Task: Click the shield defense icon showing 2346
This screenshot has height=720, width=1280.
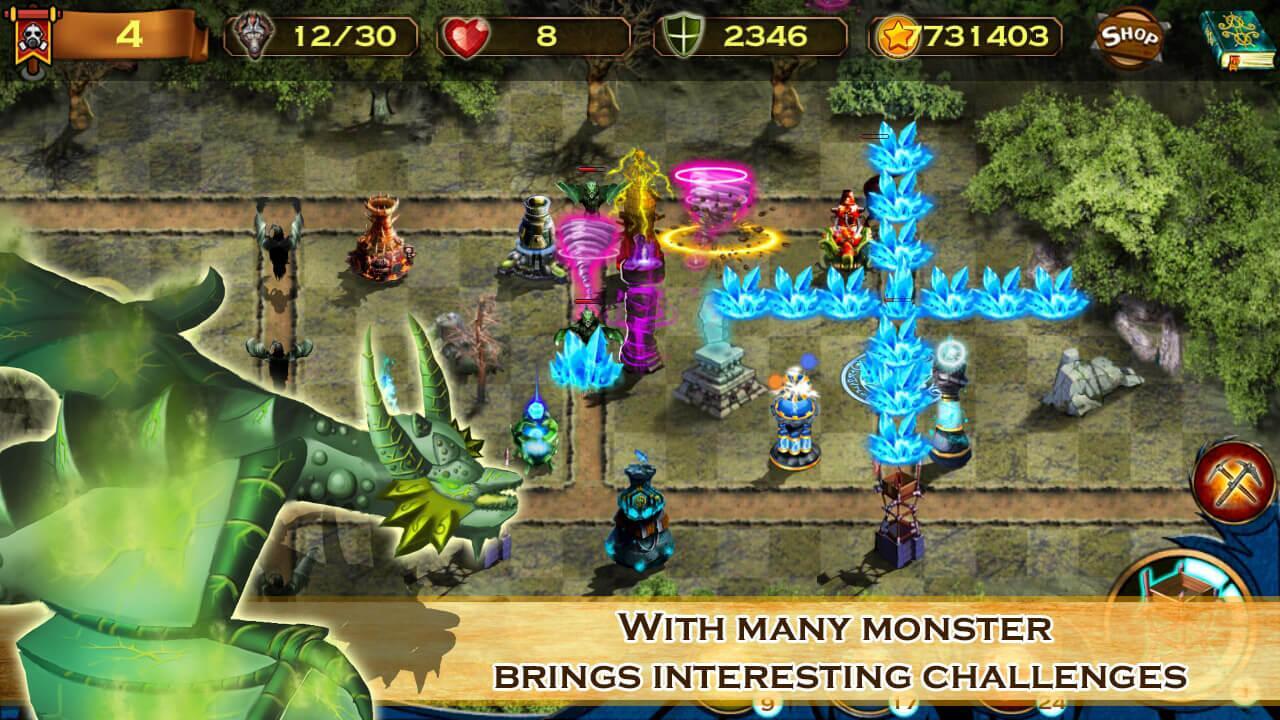Action: (685, 33)
